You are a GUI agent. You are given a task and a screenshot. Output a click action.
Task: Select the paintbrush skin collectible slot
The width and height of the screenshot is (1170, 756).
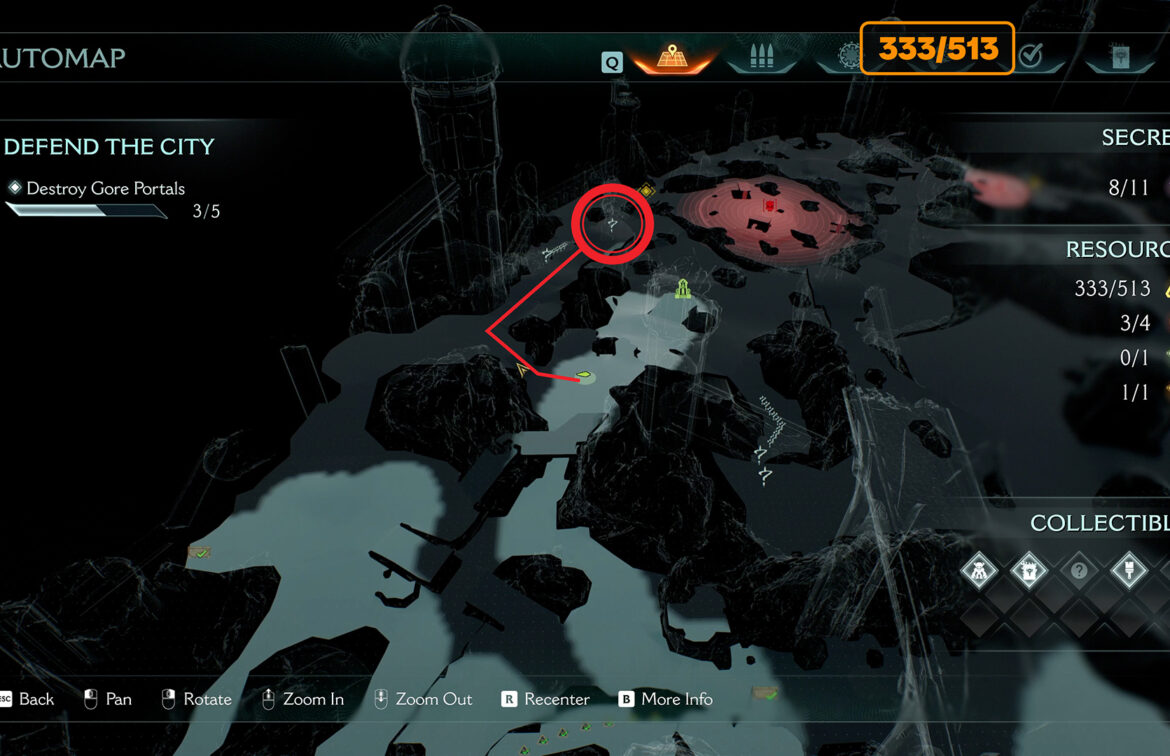1128,572
